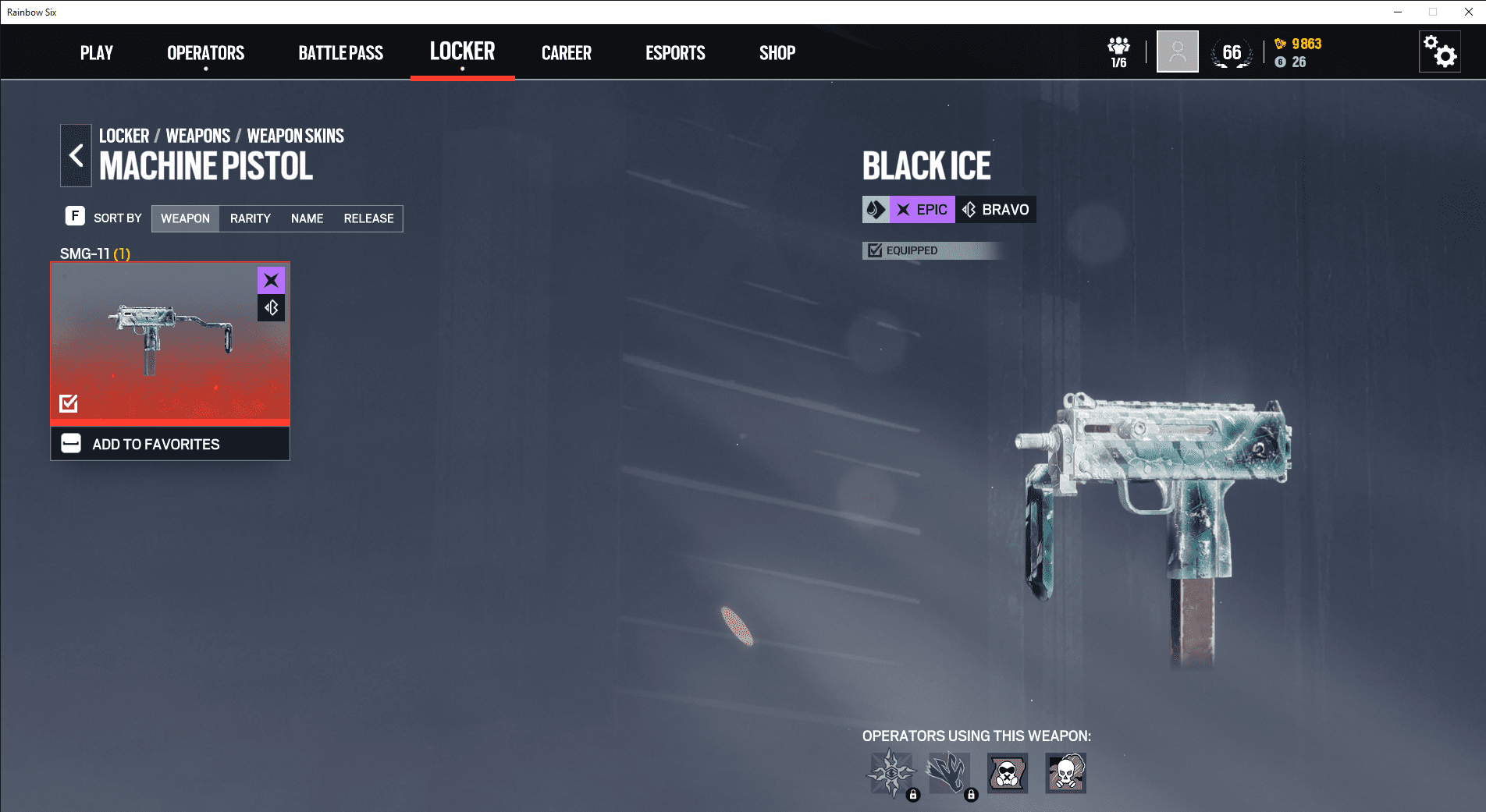Open the Play menu tab
Image resolution: width=1486 pixels, height=812 pixels.
(97, 53)
